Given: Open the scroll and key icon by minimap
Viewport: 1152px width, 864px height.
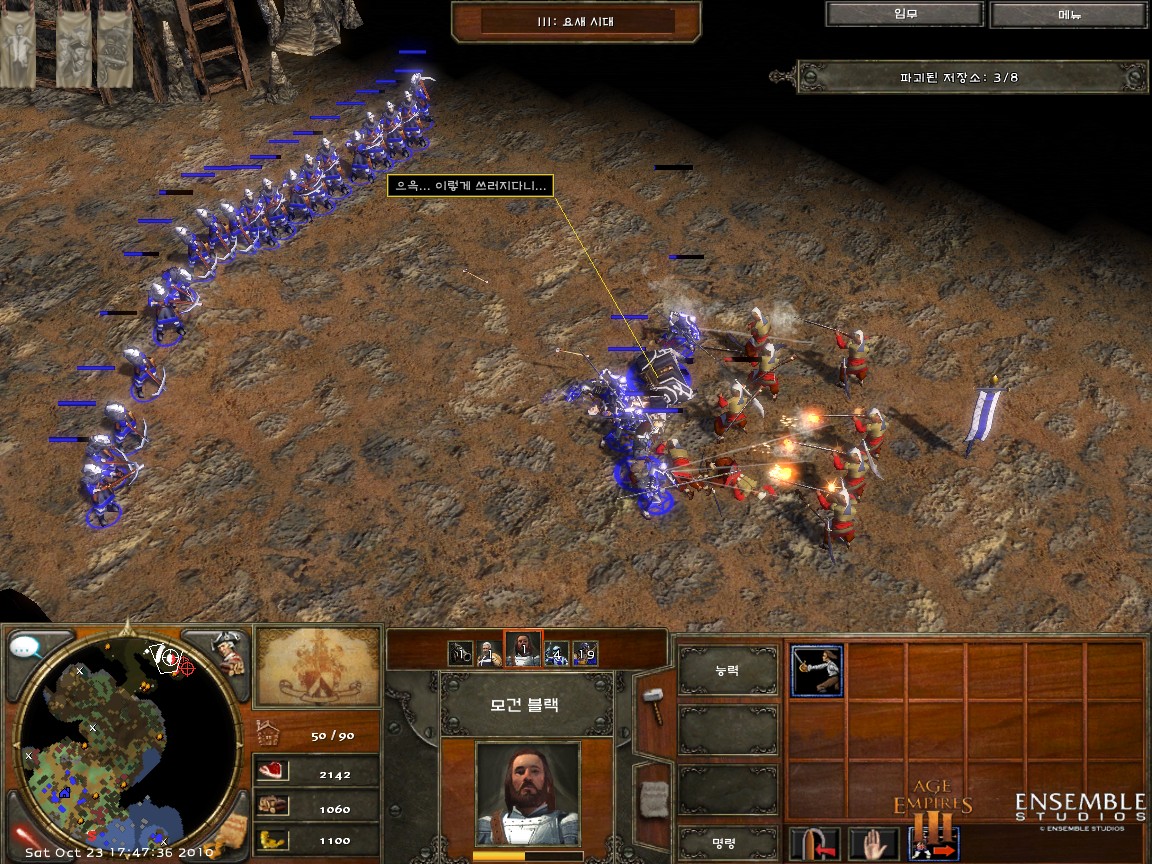Looking at the screenshot, I should pyautogui.click(x=231, y=833).
